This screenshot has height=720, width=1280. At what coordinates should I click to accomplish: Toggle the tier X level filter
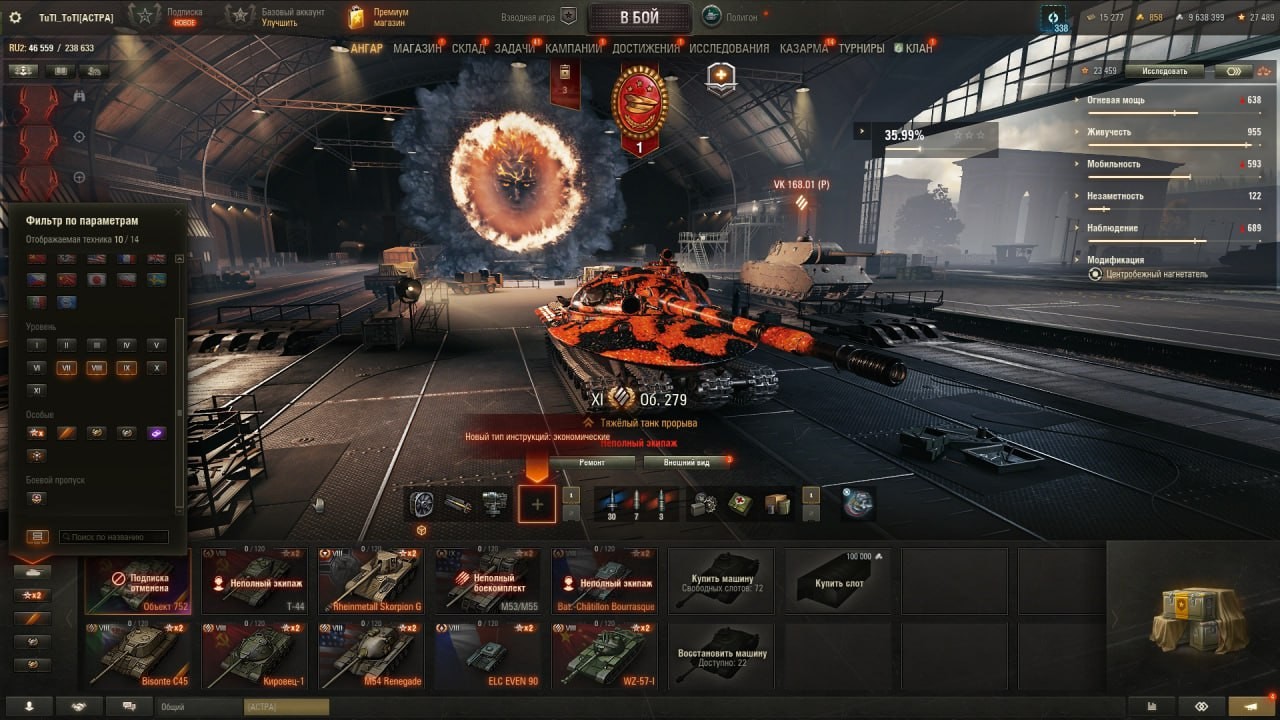pos(155,368)
